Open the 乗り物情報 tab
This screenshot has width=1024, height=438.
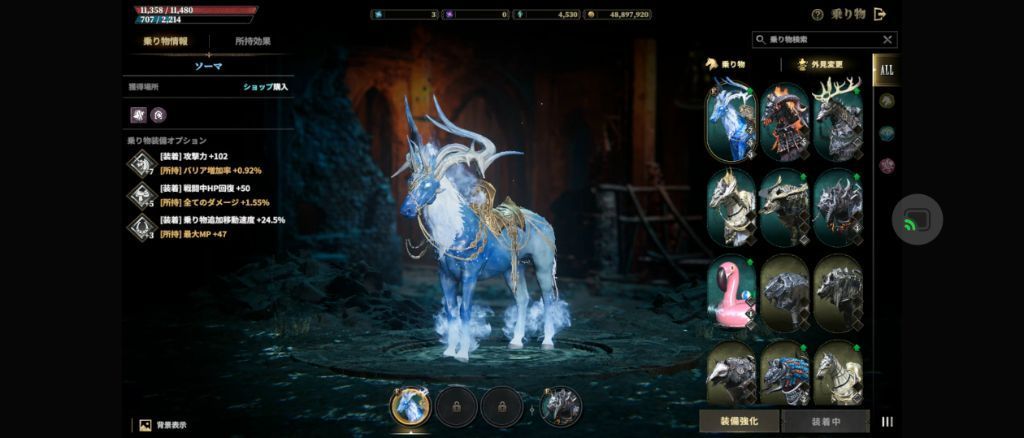tap(166, 41)
